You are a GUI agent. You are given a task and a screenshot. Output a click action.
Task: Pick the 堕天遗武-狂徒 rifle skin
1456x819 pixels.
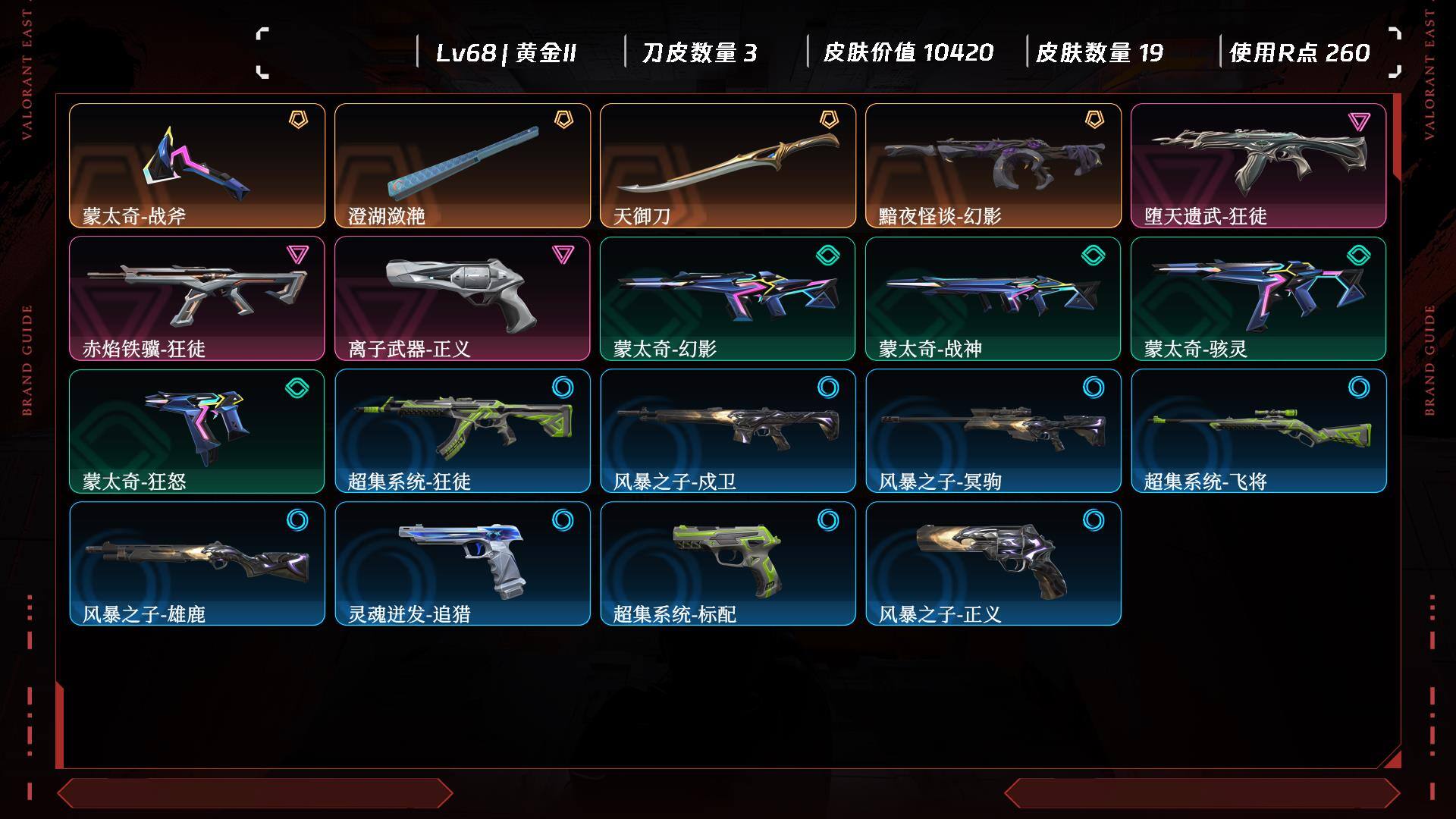coord(1258,165)
